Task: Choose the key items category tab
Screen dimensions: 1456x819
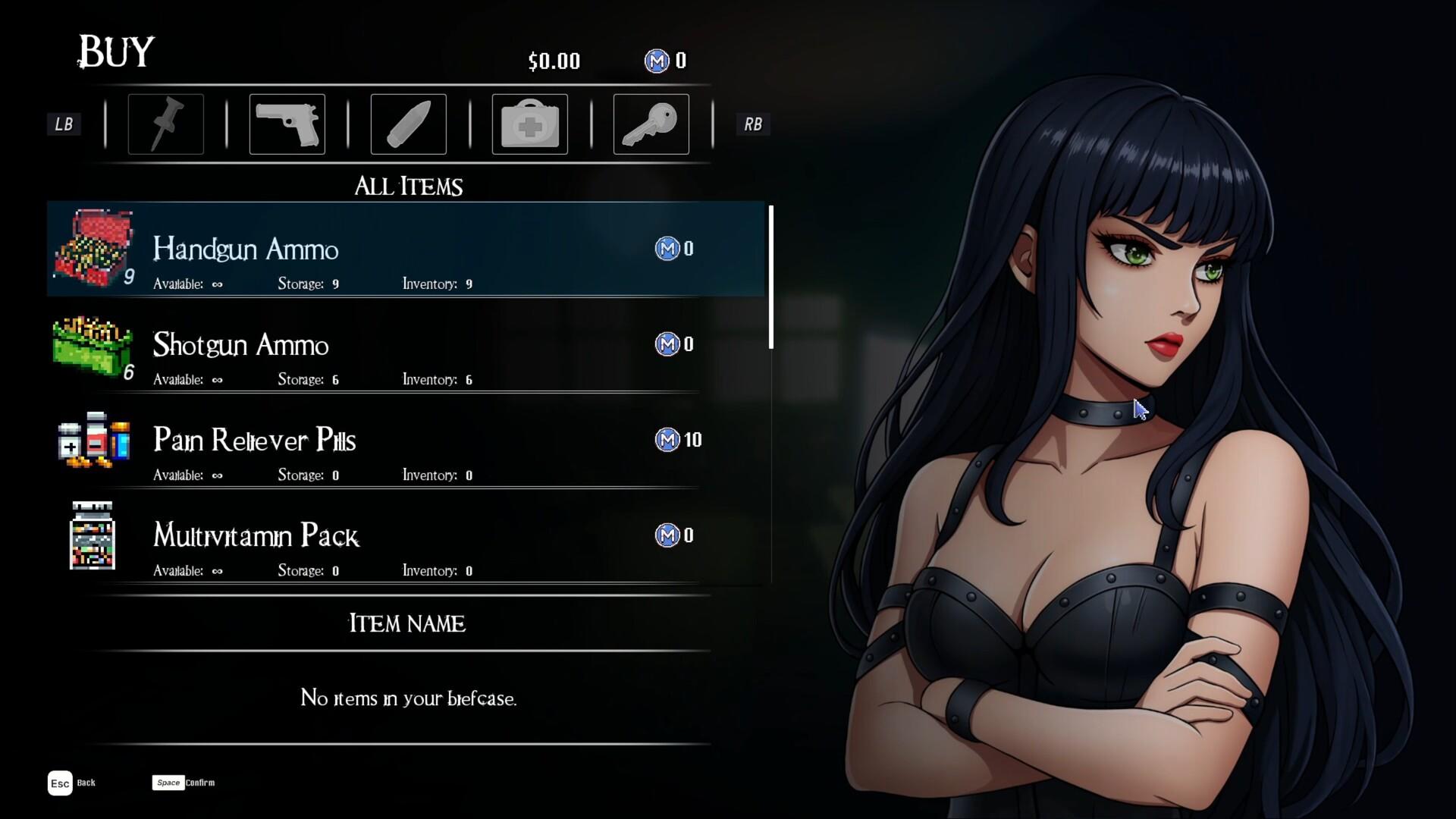Action: click(x=651, y=124)
